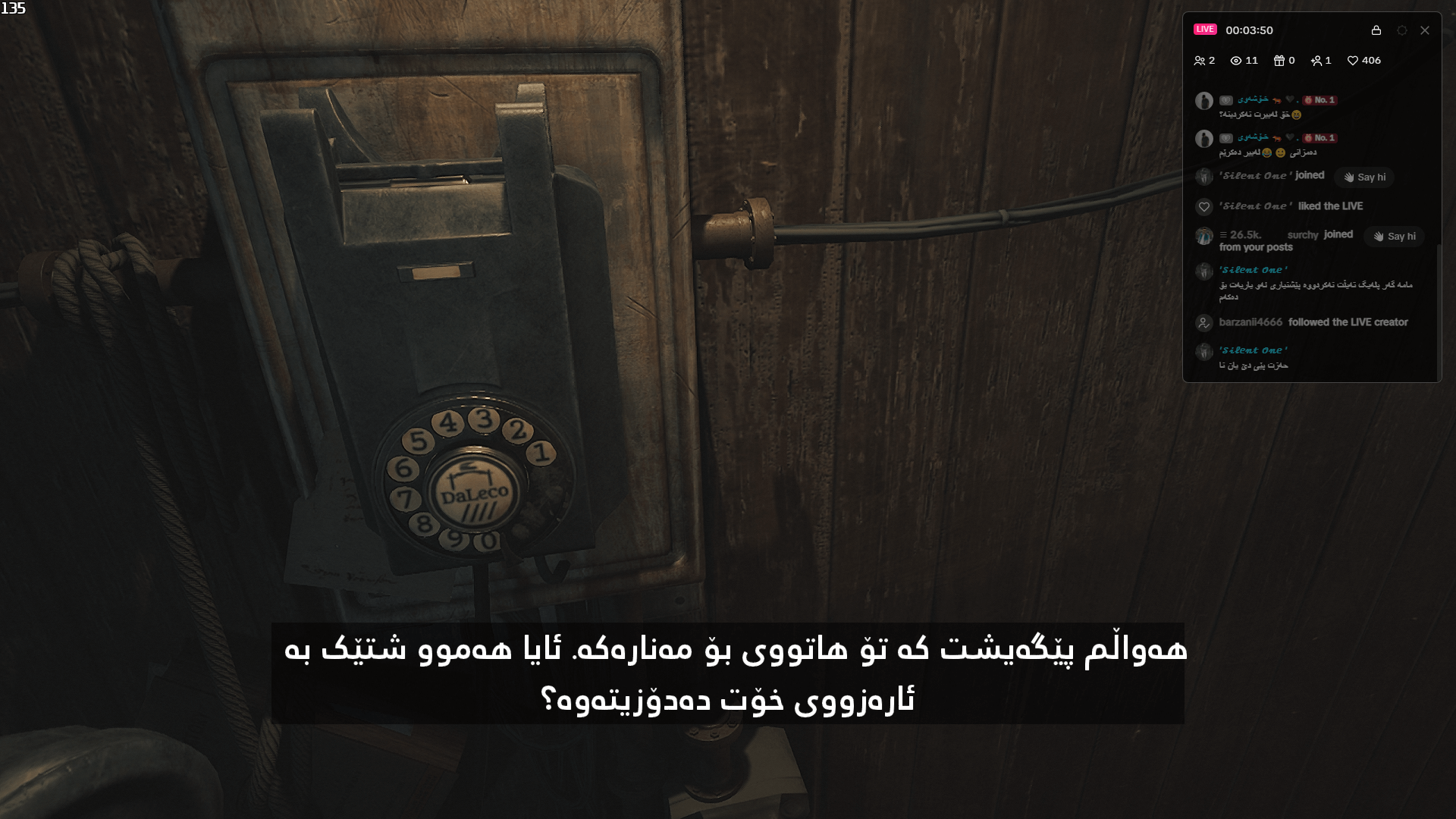
Task: Tap the heart icon showing 406 likes
Action: click(x=1354, y=61)
